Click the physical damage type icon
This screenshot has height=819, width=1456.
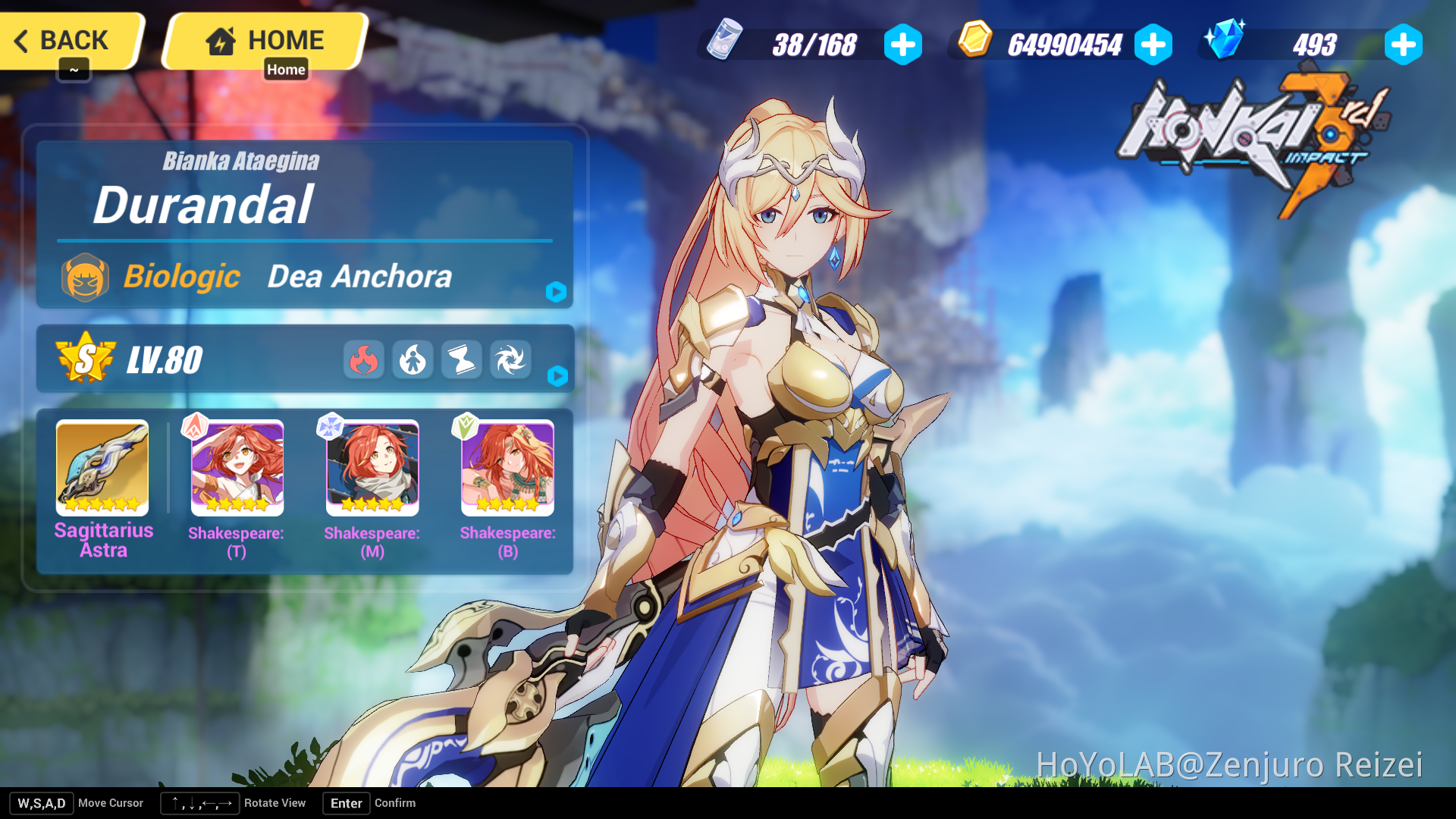413,359
